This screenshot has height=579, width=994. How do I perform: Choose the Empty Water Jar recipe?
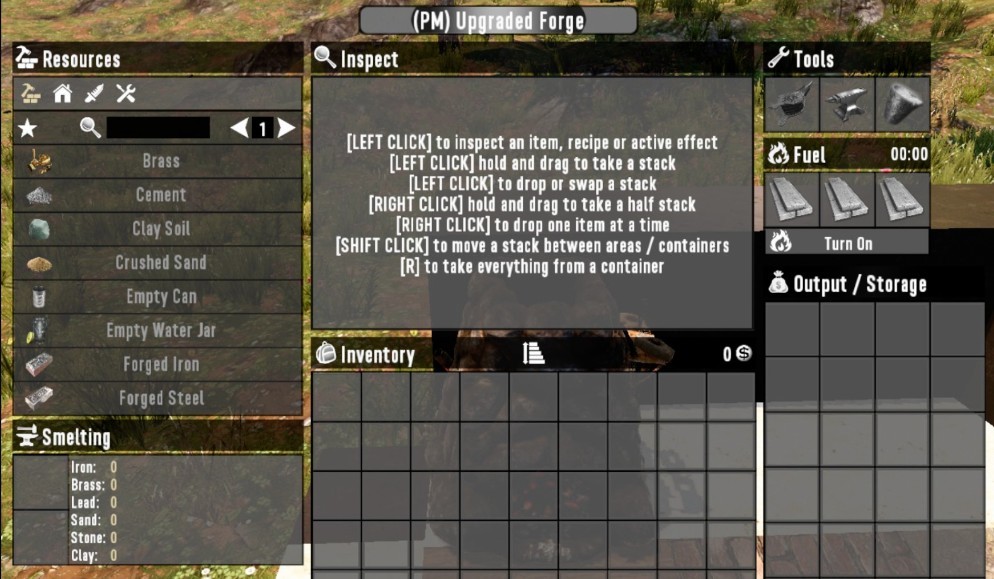coord(160,331)
